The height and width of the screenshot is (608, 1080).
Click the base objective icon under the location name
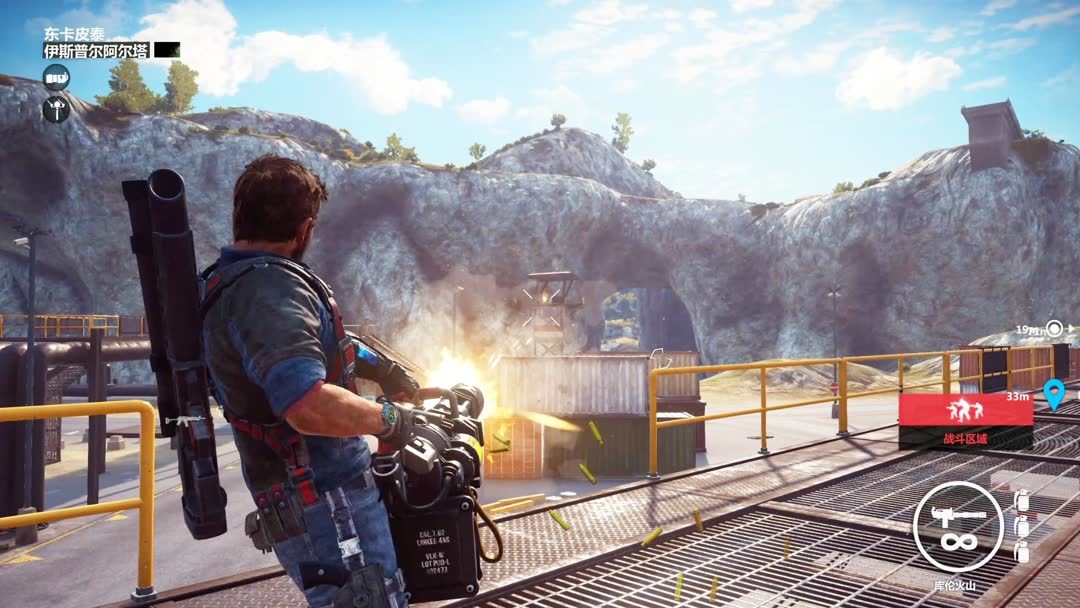[x=56, y=77]
